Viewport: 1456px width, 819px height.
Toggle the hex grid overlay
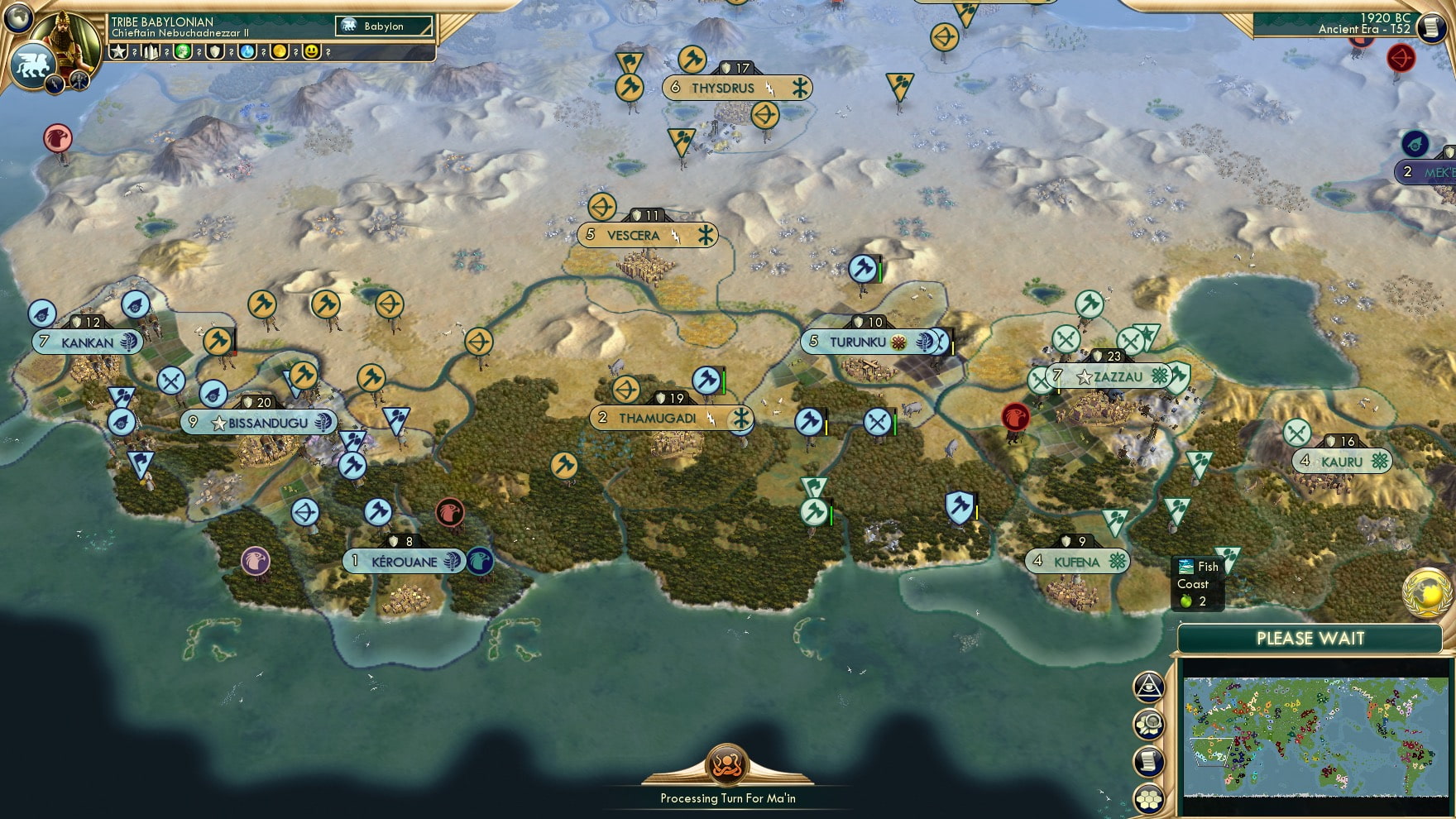(1148, 797)
